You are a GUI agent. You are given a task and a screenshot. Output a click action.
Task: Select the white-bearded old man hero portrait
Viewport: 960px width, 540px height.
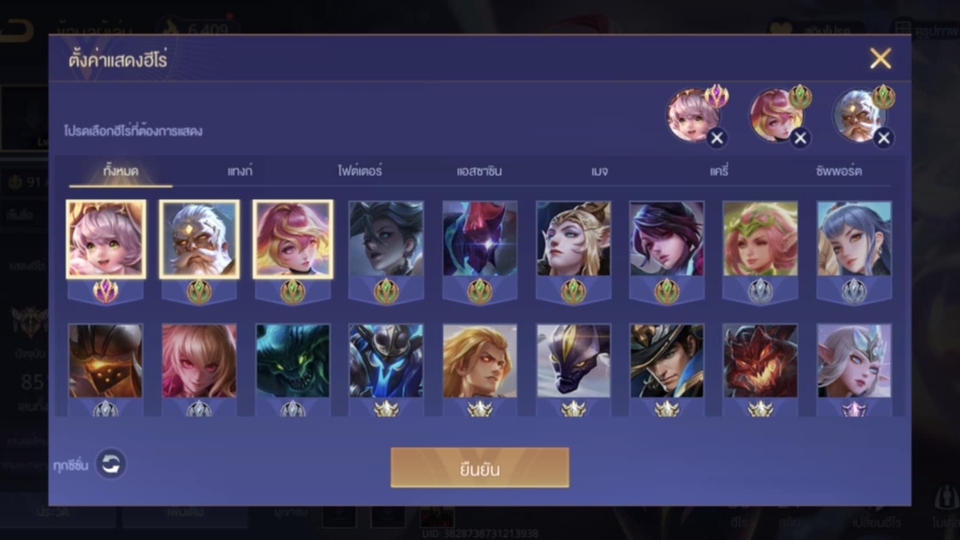pos(199,239)
